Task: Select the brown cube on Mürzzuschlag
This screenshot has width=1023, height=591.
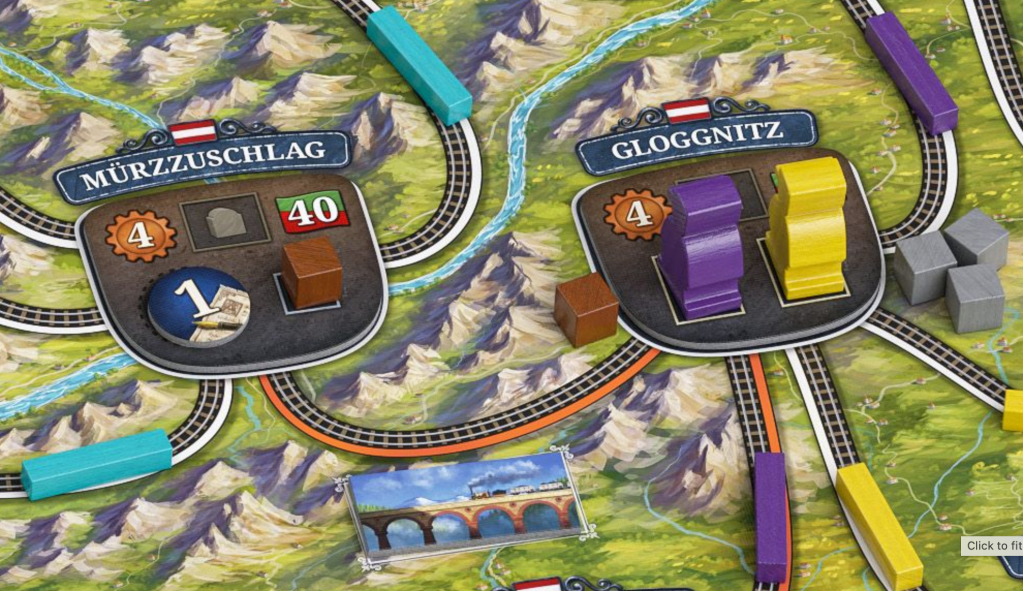Action: click(311, 272)
